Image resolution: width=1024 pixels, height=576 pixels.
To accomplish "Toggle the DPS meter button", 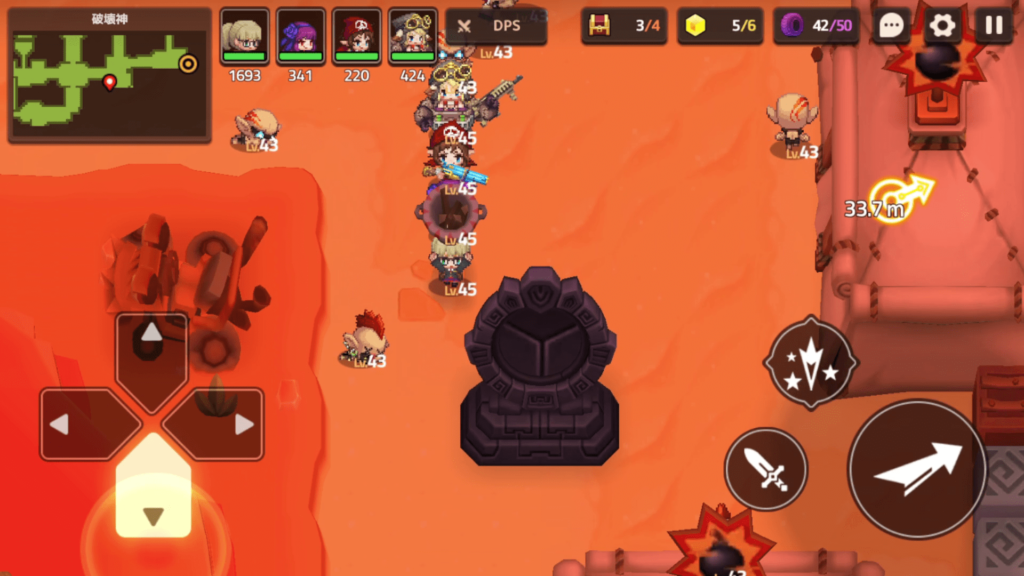I will click(496, 27).
